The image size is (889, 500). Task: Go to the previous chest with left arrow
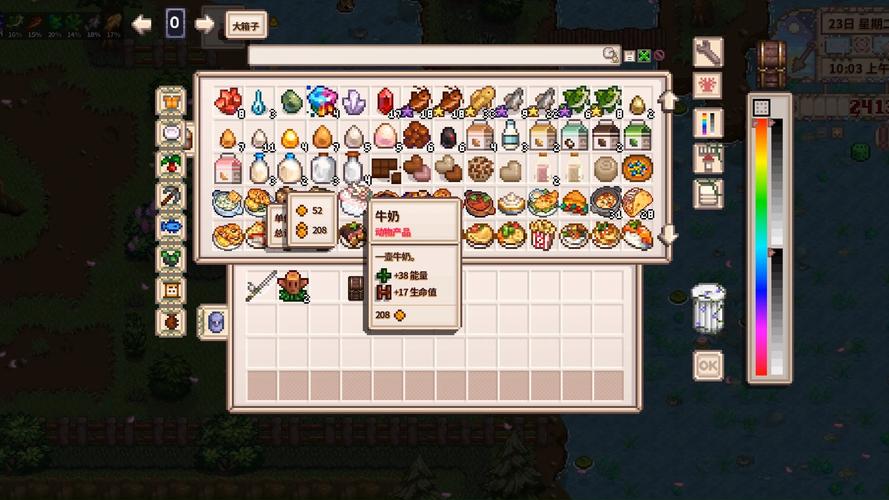click(142, 24)
